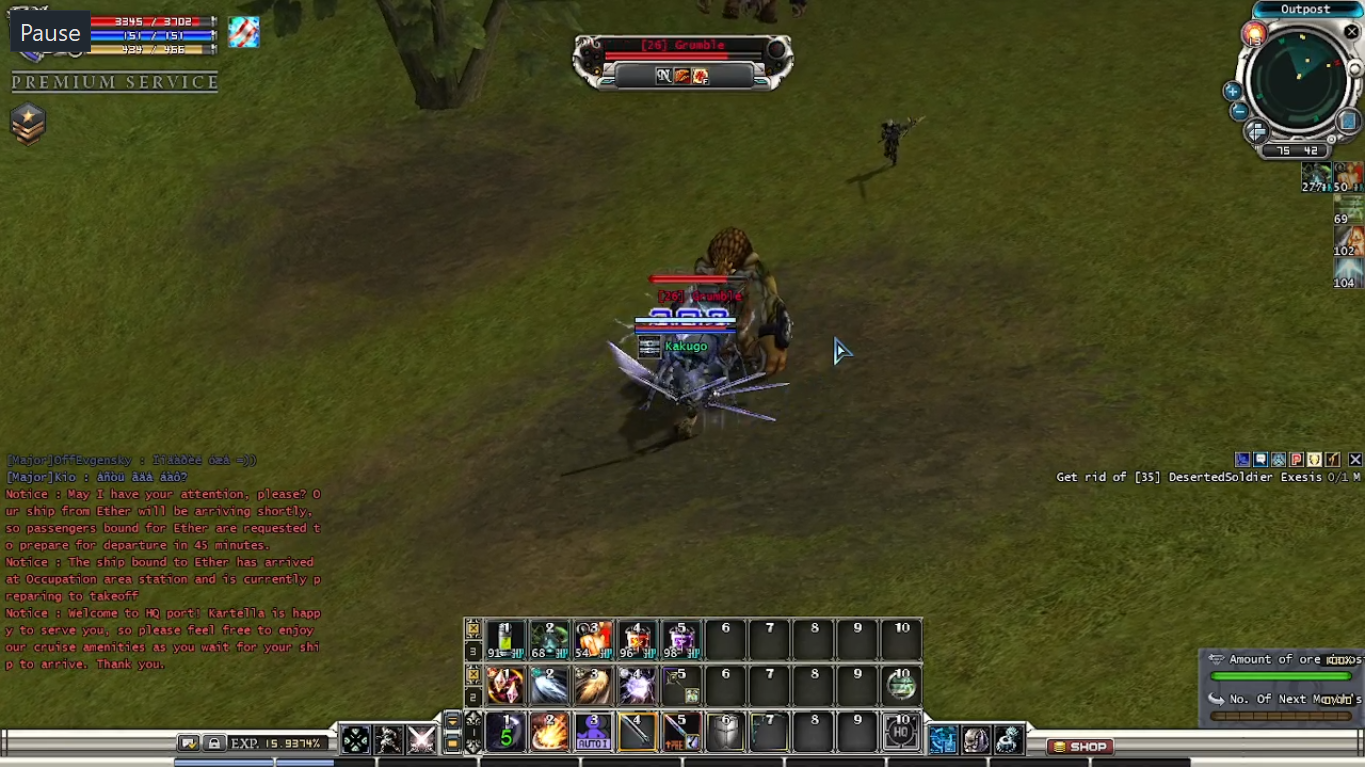
Task: Open the crossed swords icon left of hotbar
Action: [x=421, y=740]
